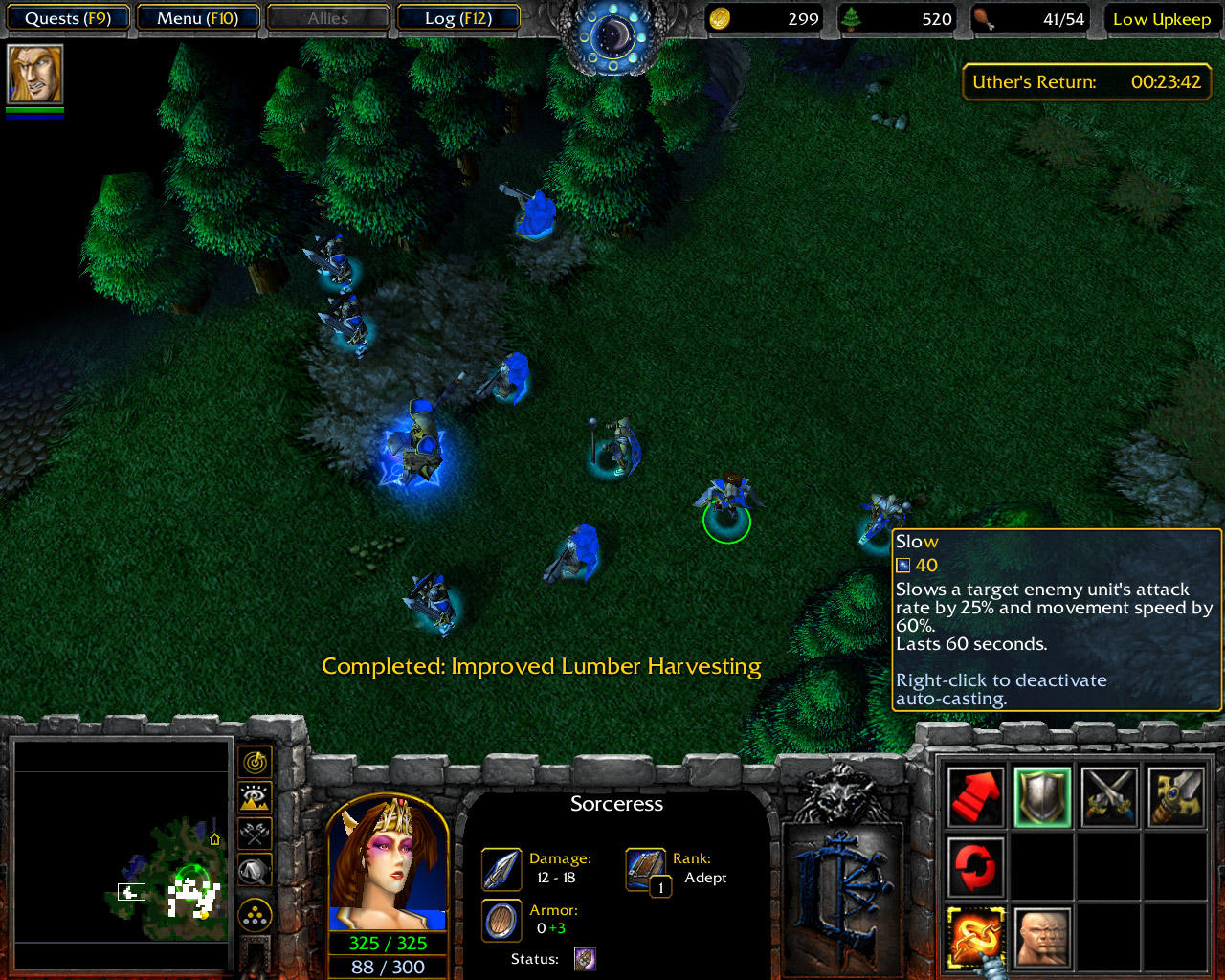Click the highlighted Stop shield command
Image resolution: width=1225 pixels, height=980 pixels.
(1041, 796)
